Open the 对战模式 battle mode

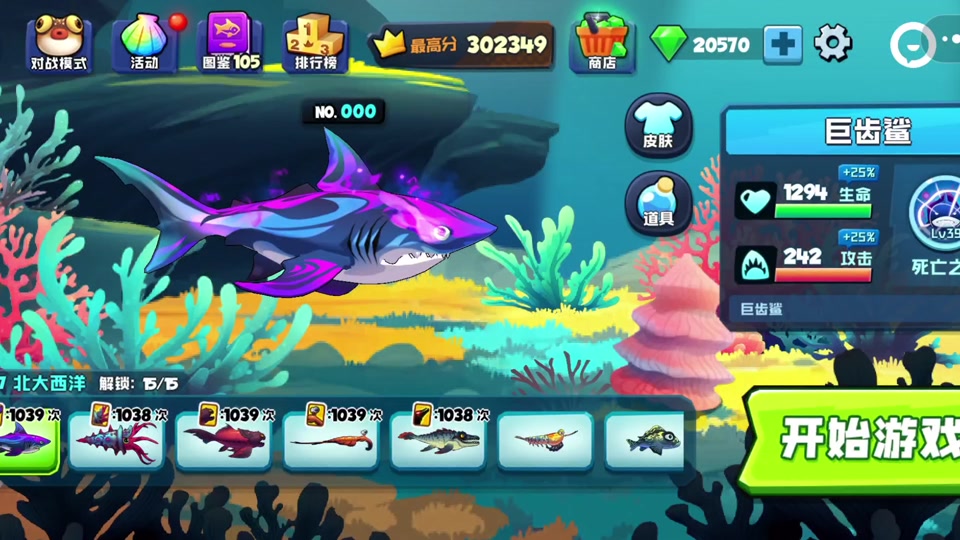click(x=58, y=43)
